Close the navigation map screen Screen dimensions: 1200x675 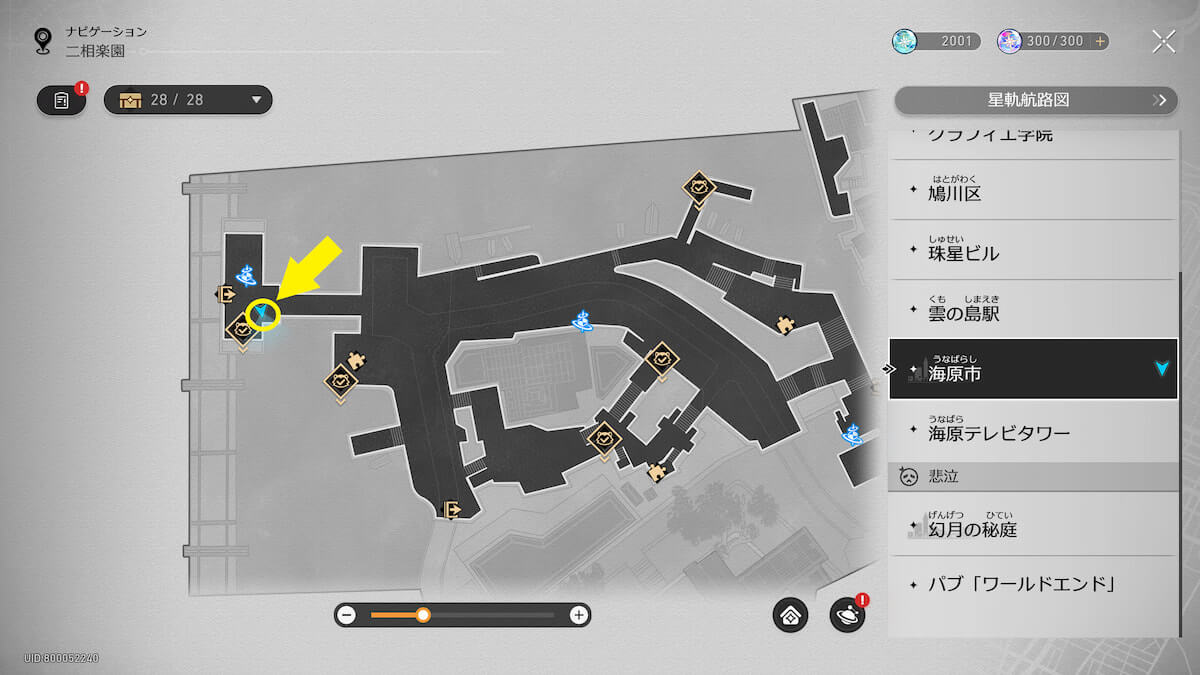click(x=1163, y=41)
